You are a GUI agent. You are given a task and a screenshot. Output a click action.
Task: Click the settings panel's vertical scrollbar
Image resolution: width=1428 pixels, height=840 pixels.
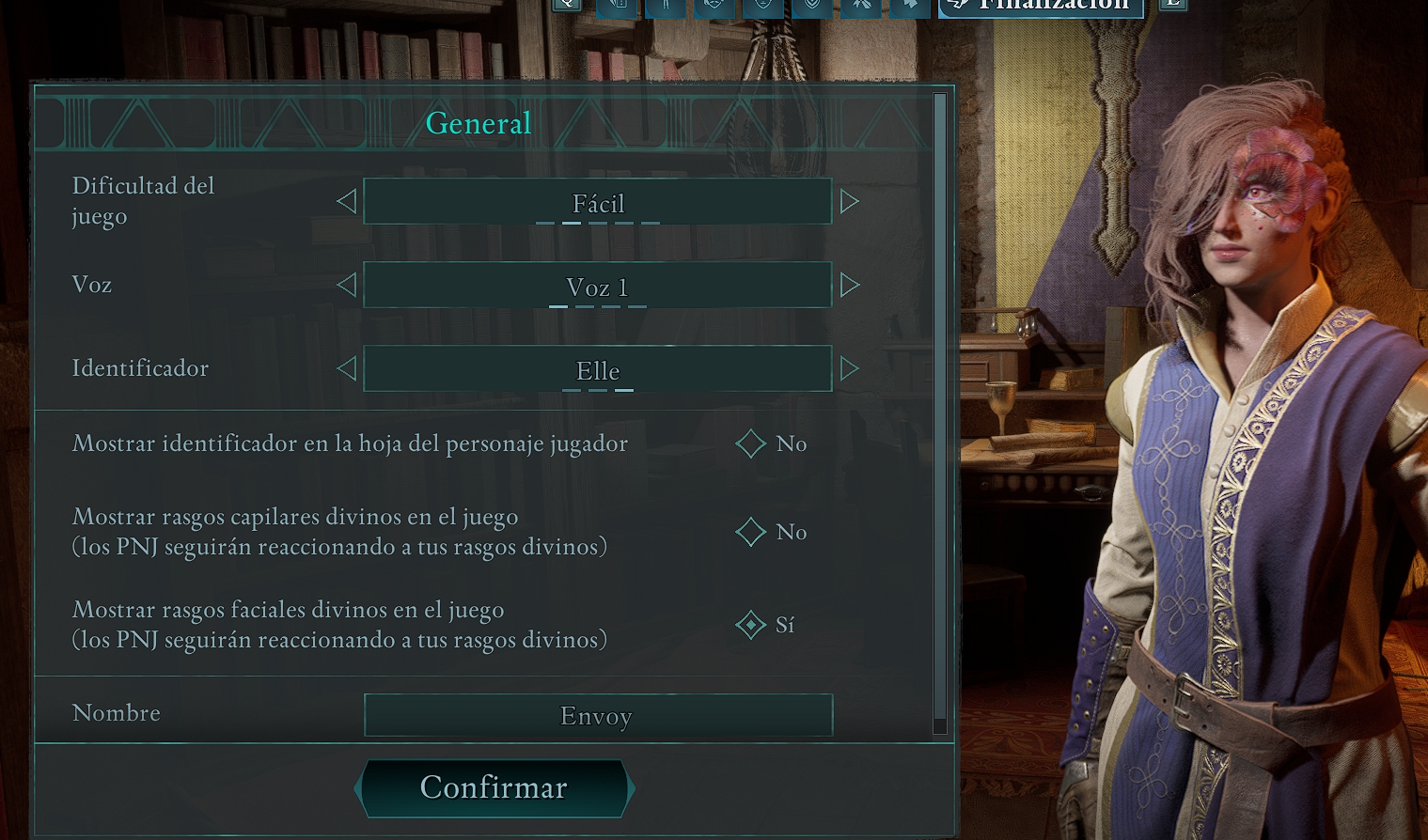click(939, 412)
